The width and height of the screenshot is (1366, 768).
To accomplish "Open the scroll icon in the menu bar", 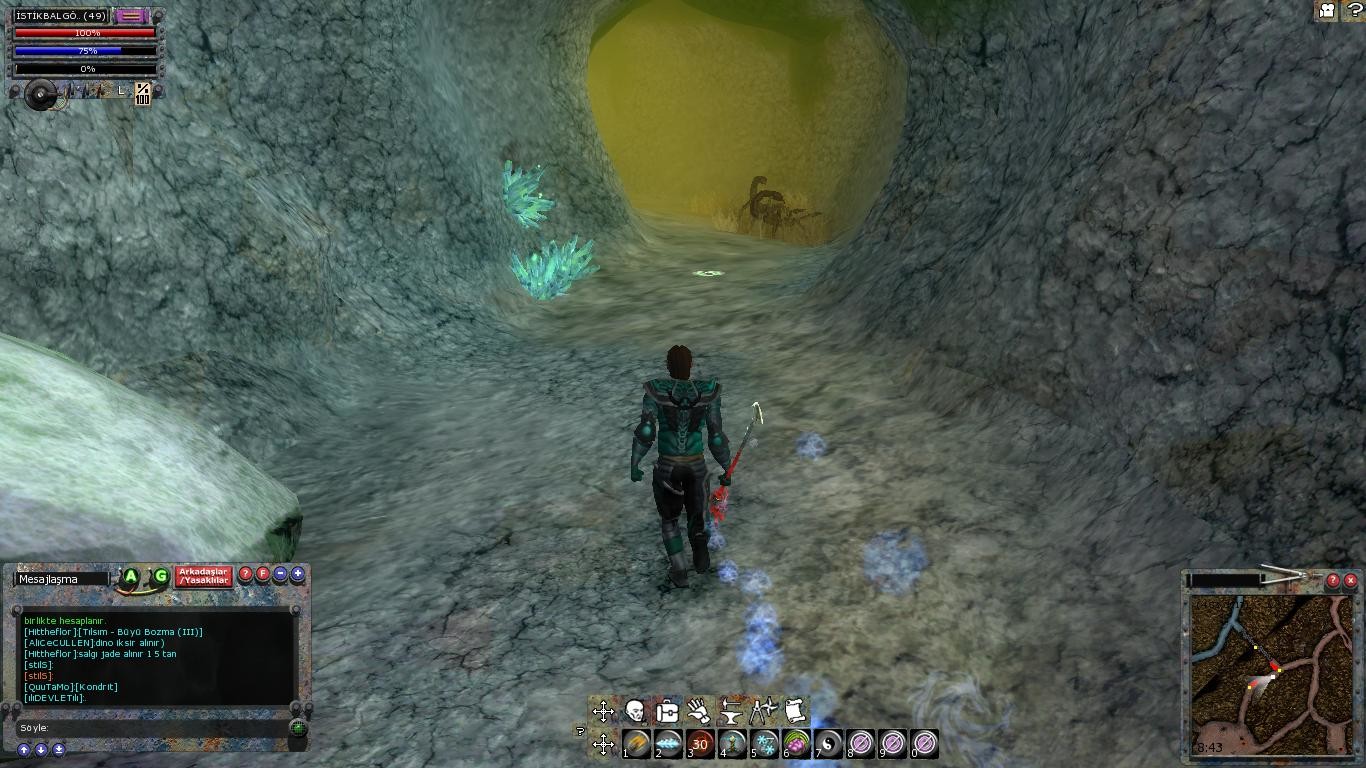I will point(795,711).
